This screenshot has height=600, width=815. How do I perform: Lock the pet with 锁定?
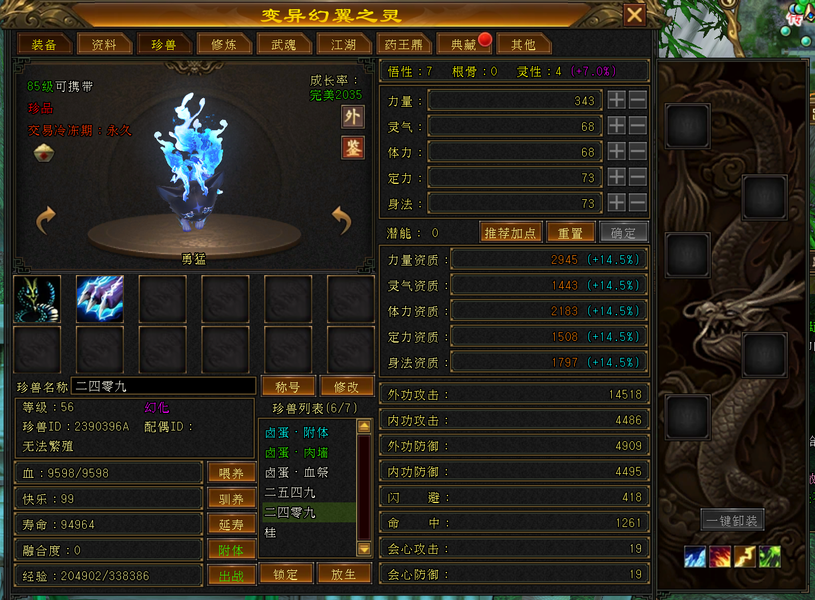[286, 574]
